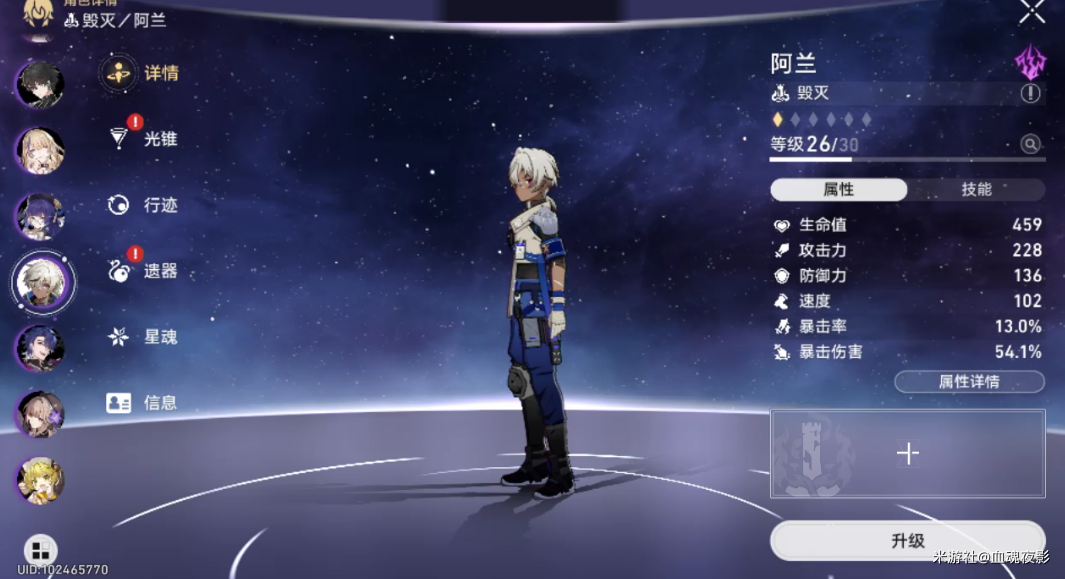Click the magnifier icon next to level
The image size is (1065, 579).
1030,145
